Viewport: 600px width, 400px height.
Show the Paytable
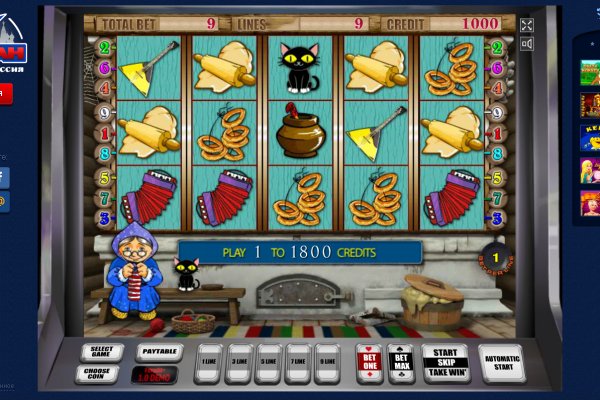tap(159, 352)
